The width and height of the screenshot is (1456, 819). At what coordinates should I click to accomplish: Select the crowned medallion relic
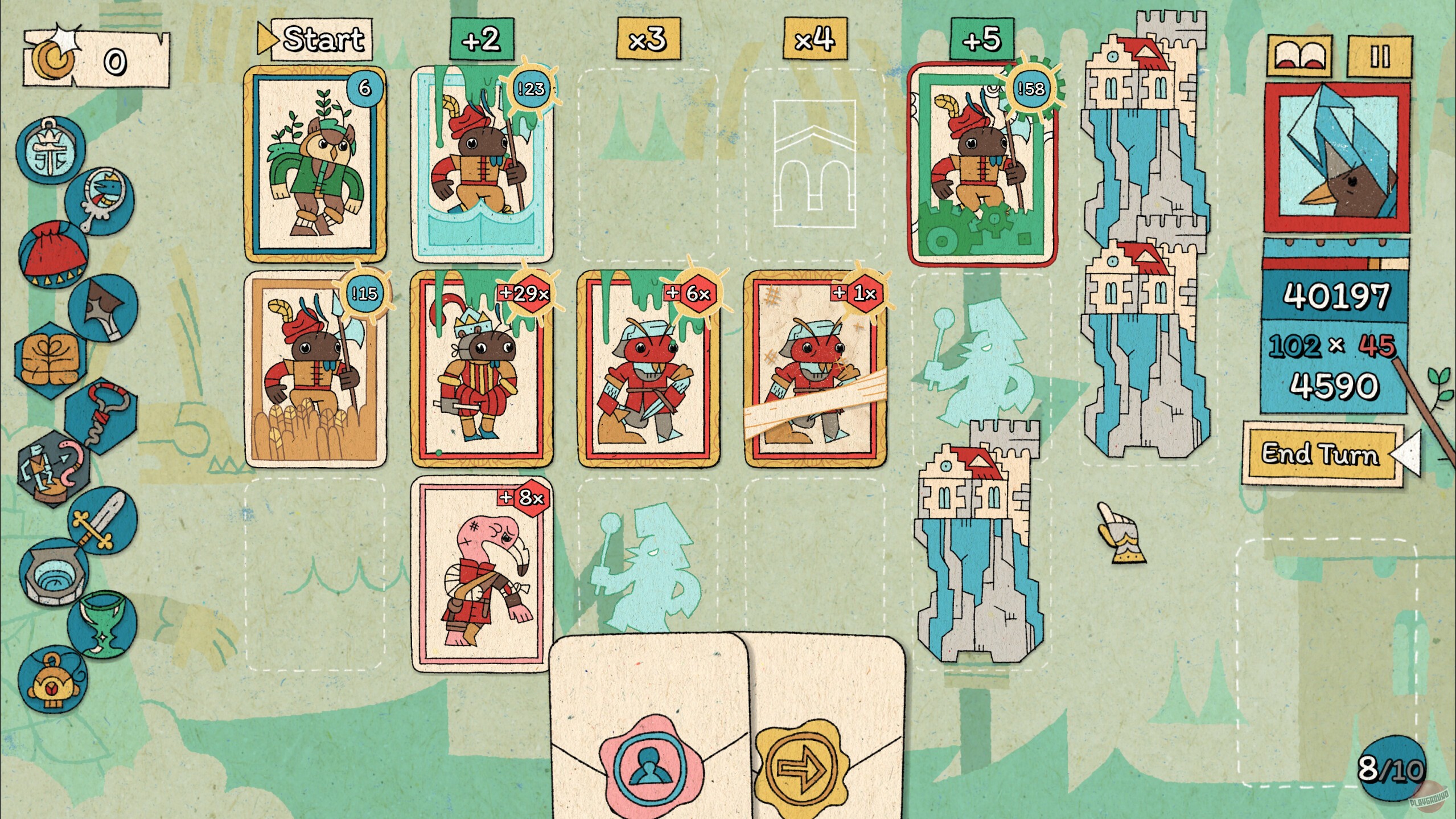(51, 151)
